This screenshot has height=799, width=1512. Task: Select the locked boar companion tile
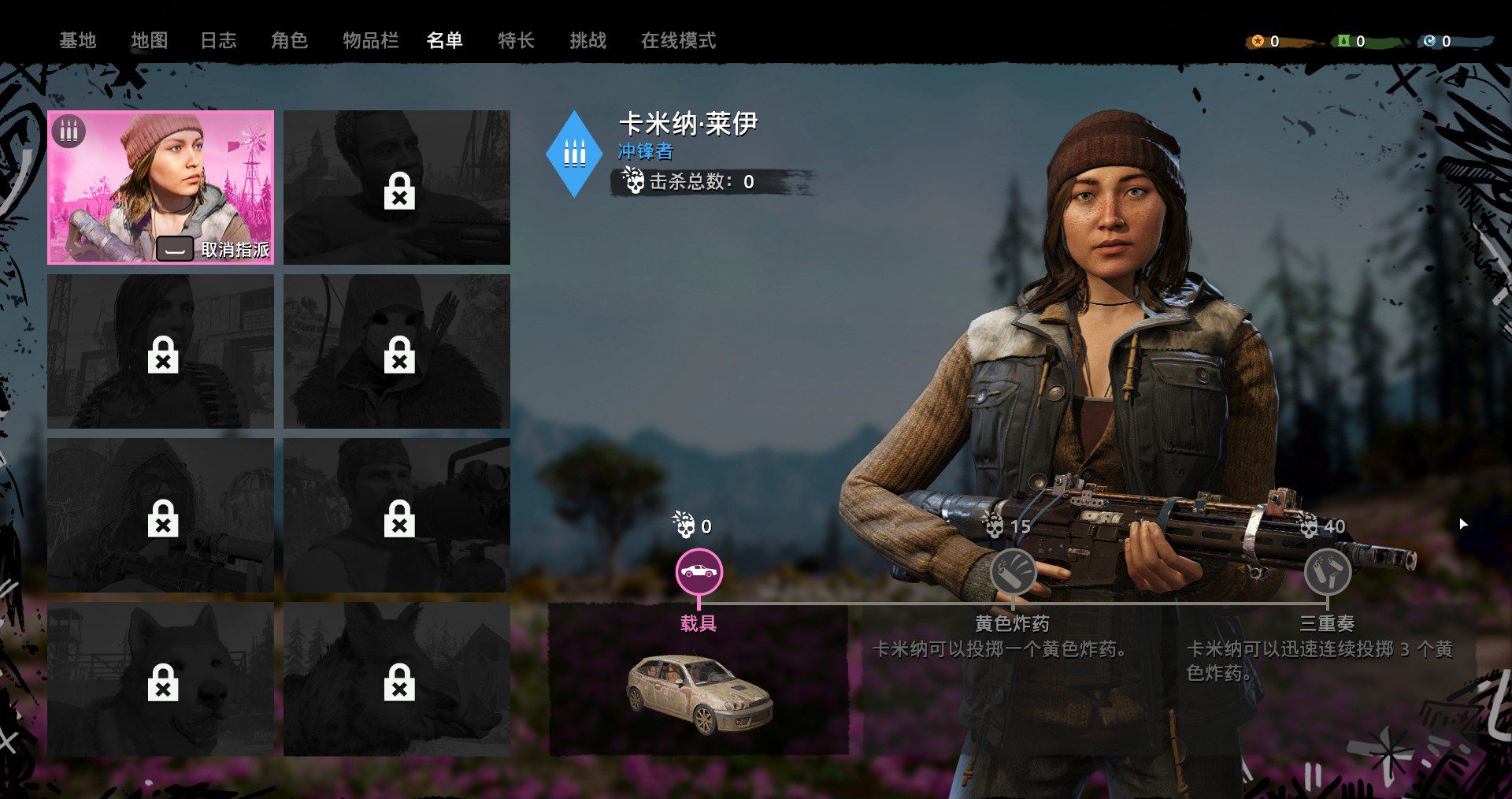click(x=397, y=679)
